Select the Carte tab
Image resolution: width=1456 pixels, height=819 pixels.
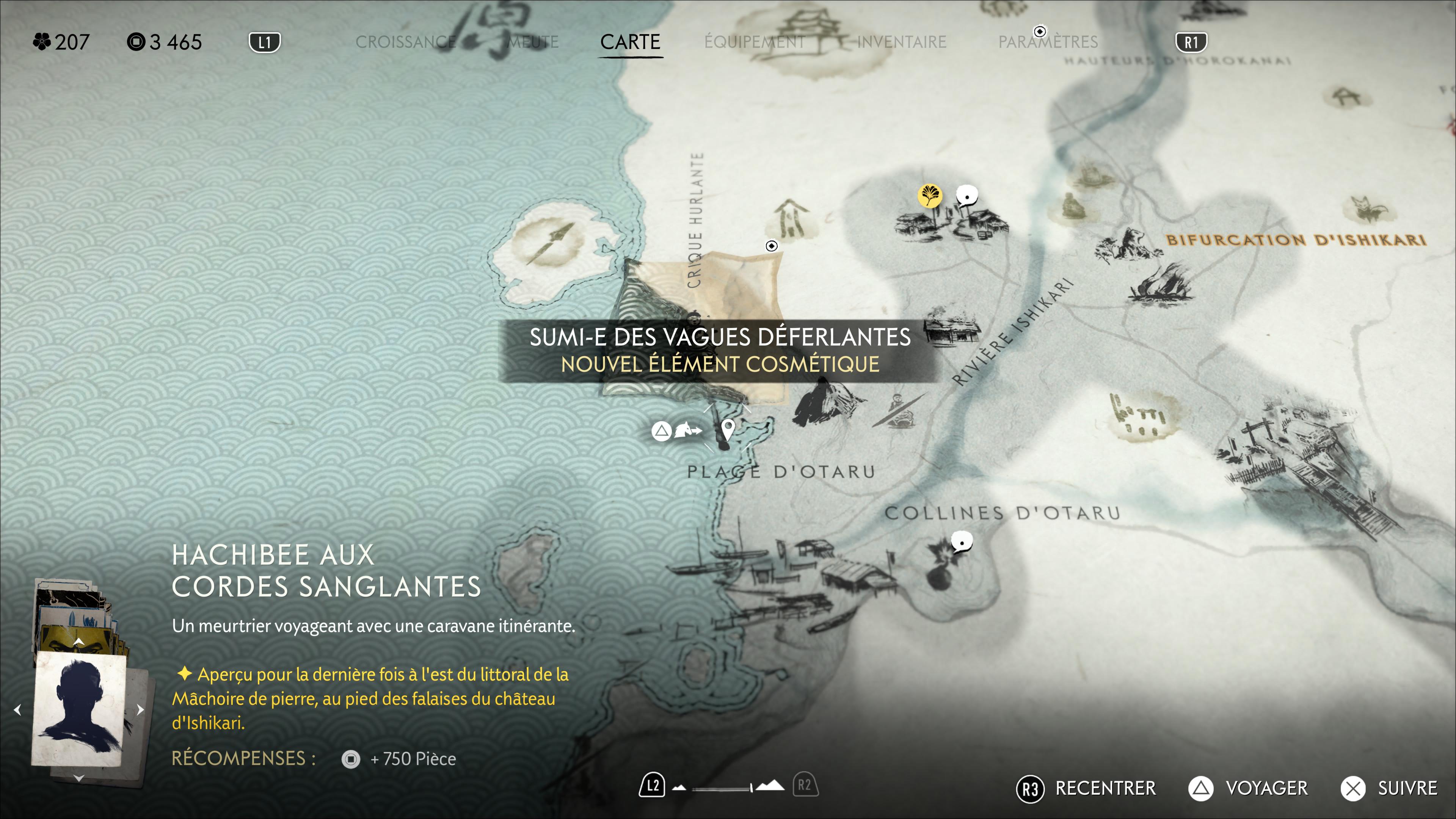coord(630,42)
